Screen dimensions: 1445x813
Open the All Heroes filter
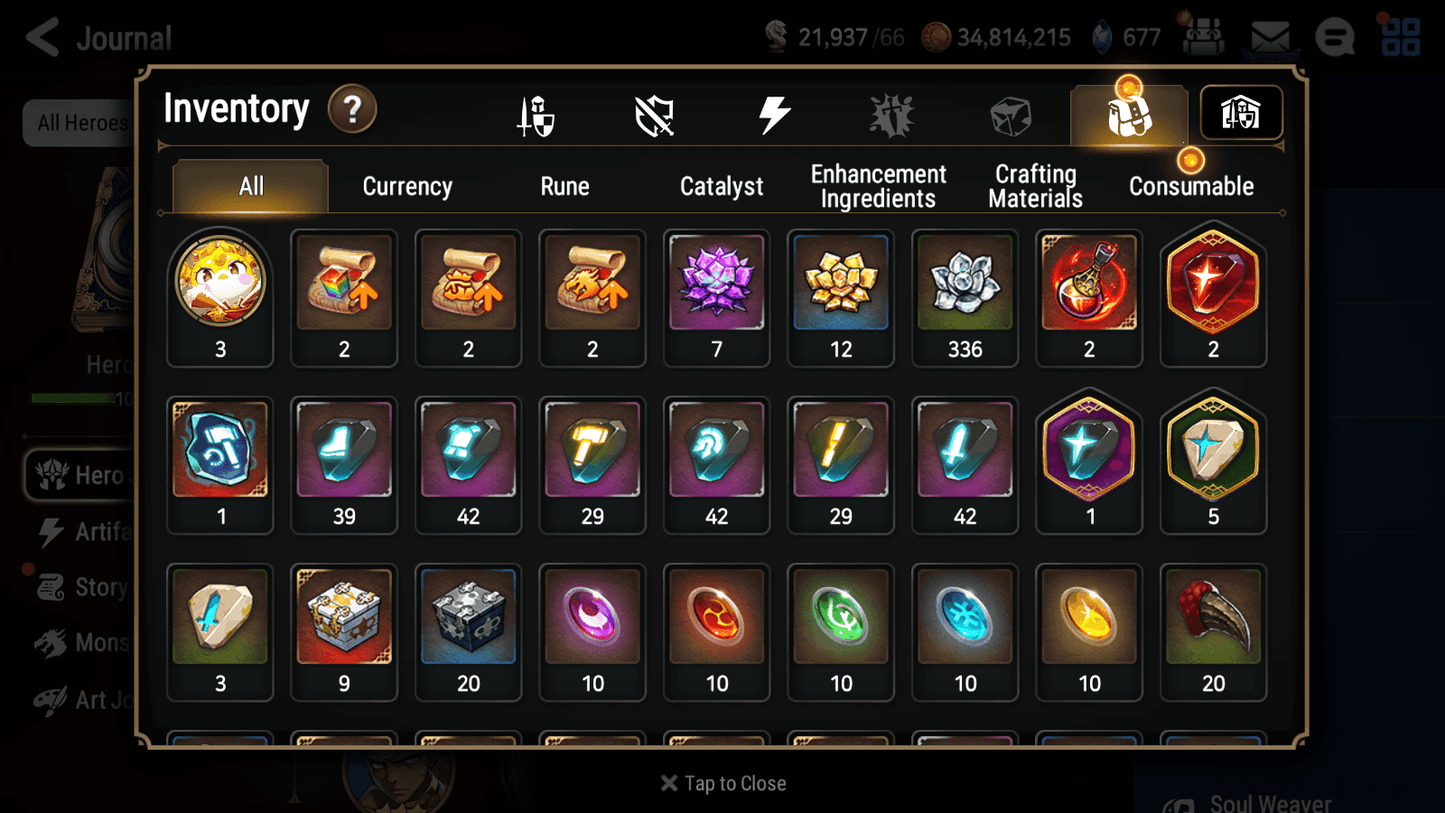click(x=80, y=122)
